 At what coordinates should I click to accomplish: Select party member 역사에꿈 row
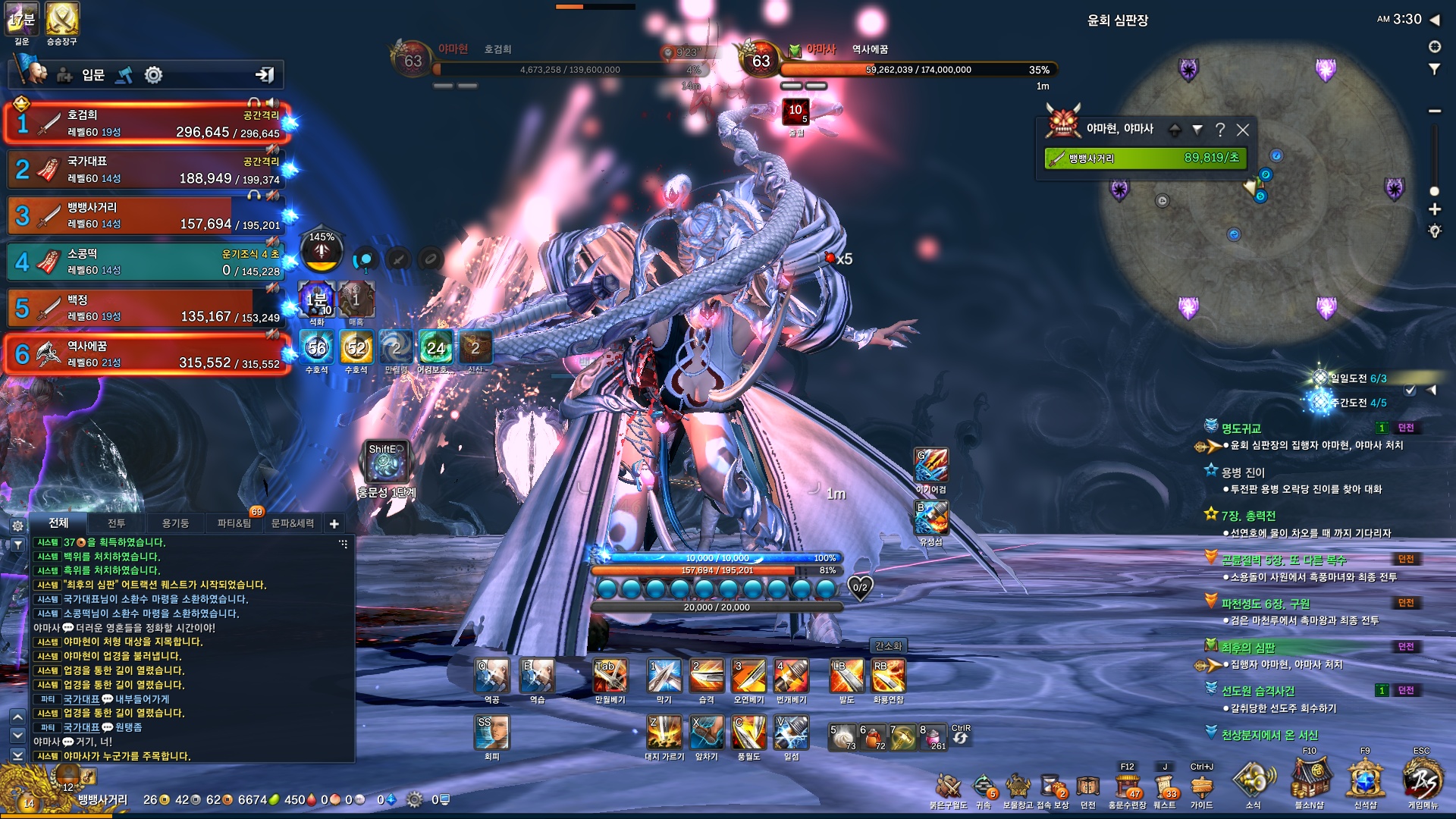coord(144,354)
